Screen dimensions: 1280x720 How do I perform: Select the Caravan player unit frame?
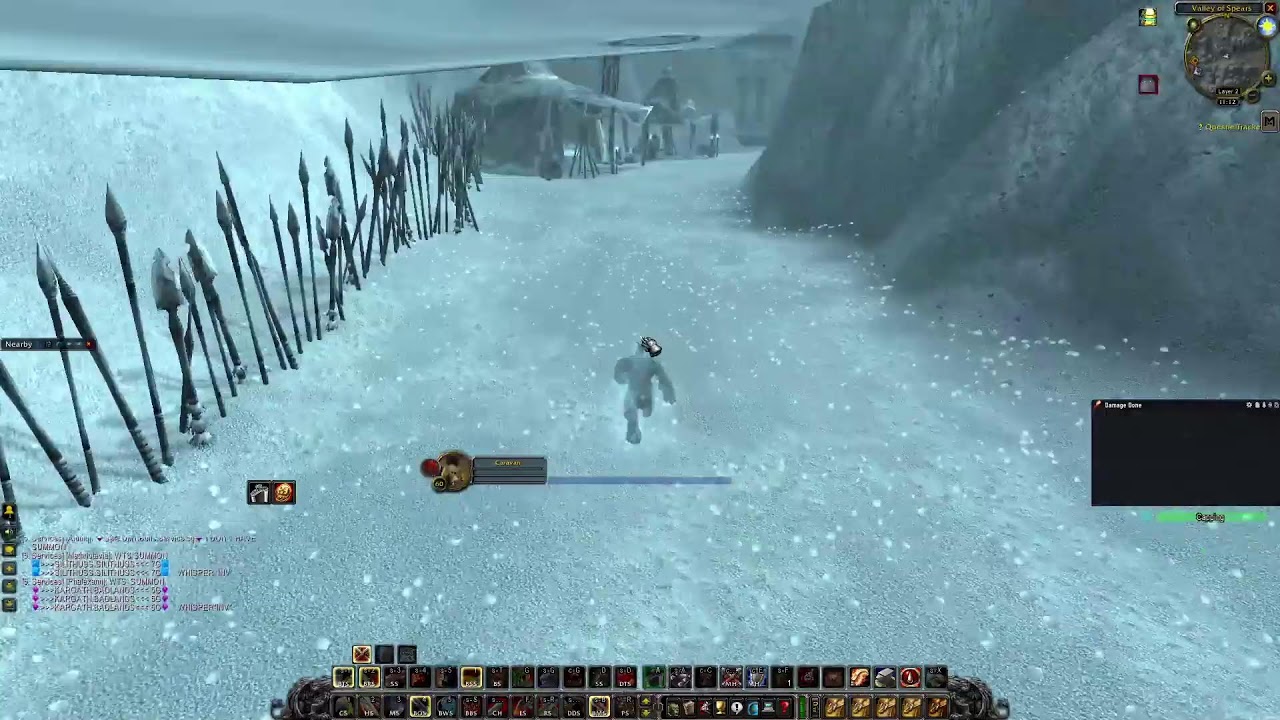click(487, 471)
